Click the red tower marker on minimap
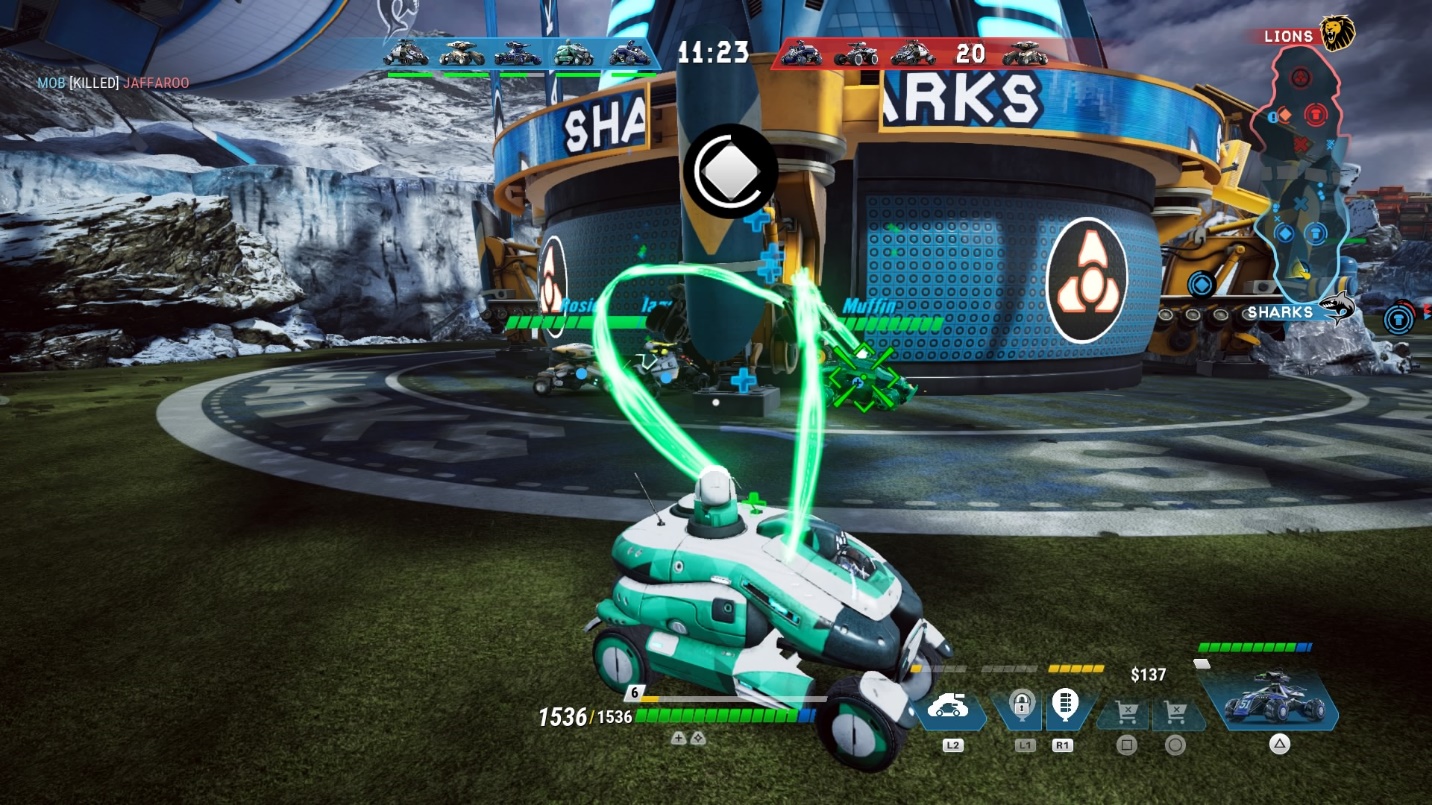 coord(1316,116)
